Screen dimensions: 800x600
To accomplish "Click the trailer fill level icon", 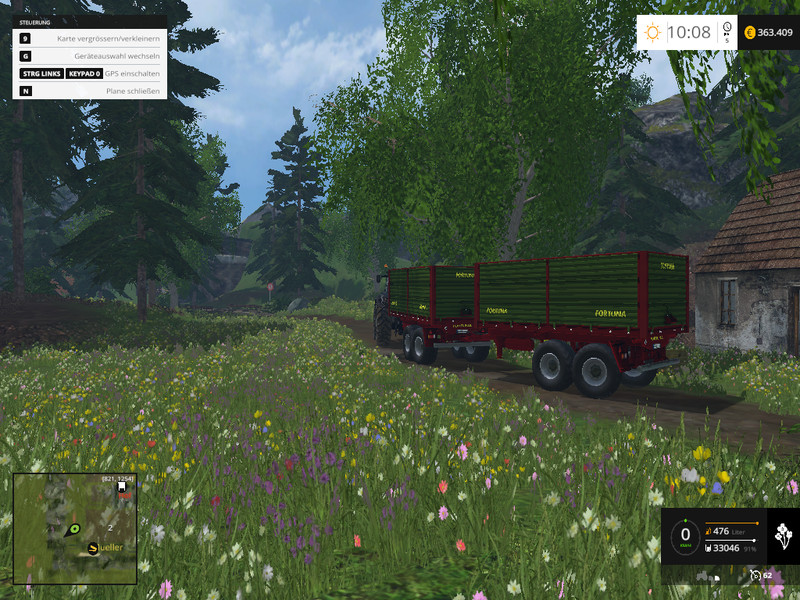I will (709, 548).
